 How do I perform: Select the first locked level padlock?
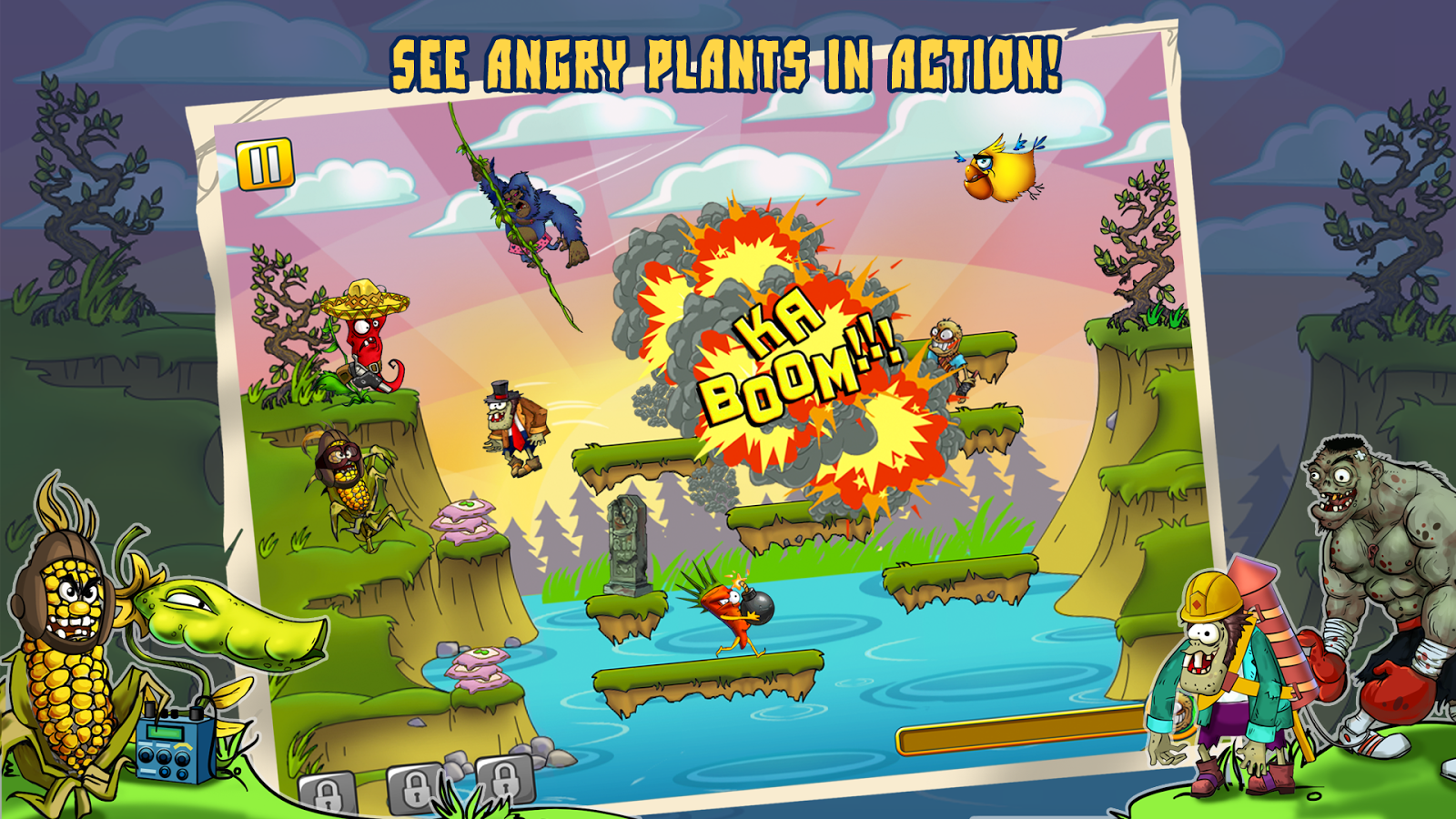pyautogui.click(x=327, y=794)
